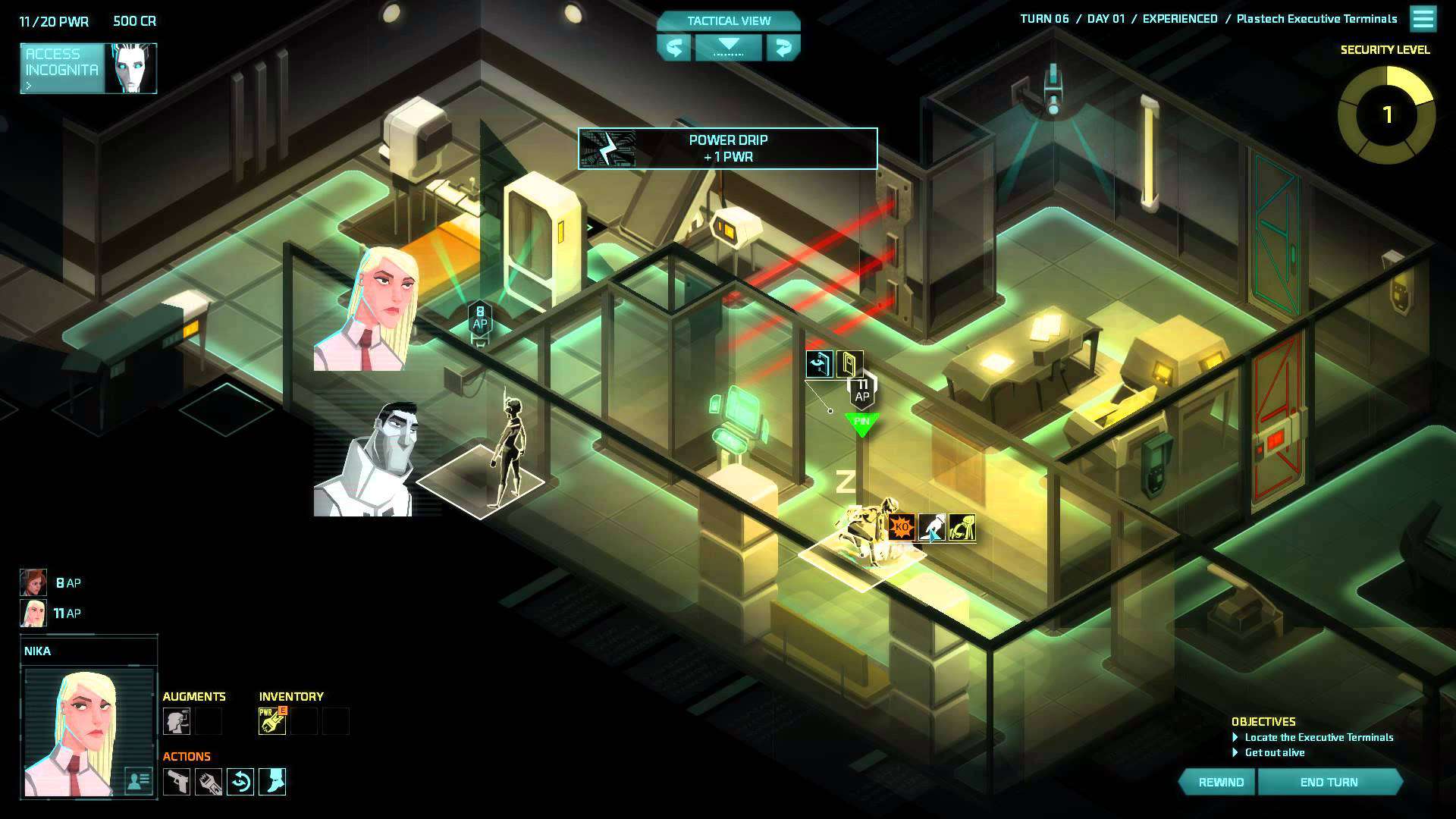Open the camera centering dropdown below Tactical View

(x=728, y=47)
